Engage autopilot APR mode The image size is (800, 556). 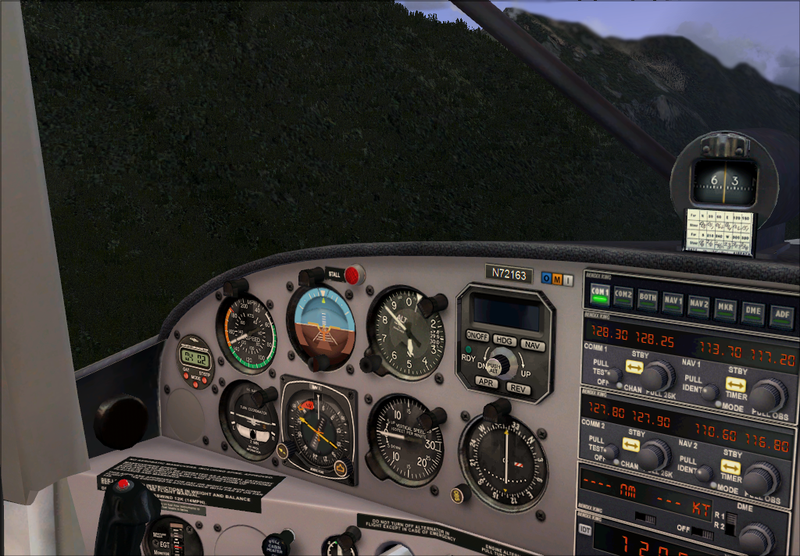tap(486, 382)
